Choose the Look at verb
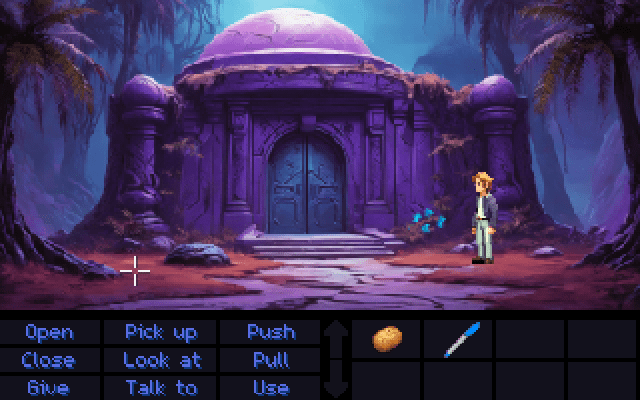This screenshot has width=640, height=400. click(161, 360)
